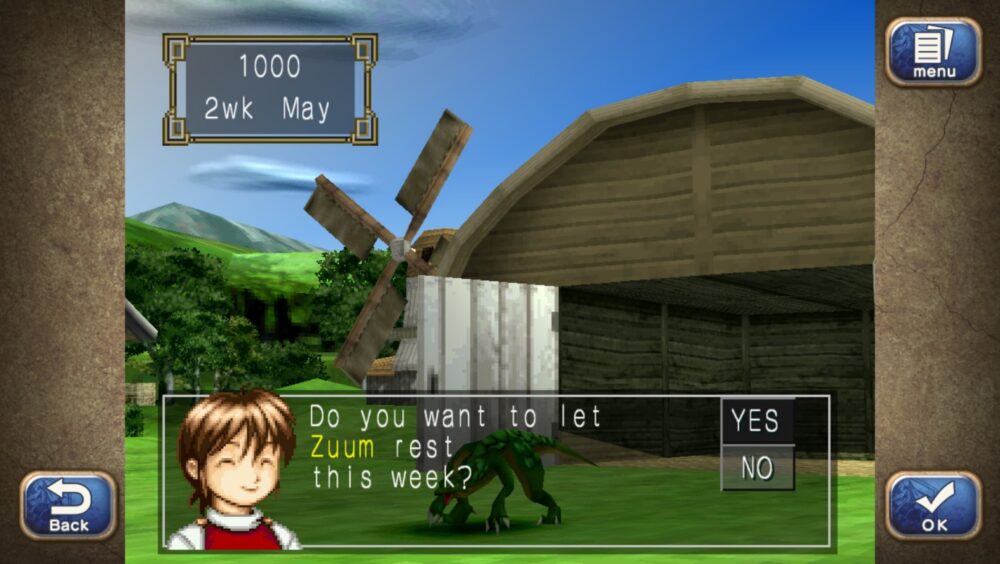Choose YES to let Zuum rest
The height and width of the screenshot is (564, 1000).
[x=757, y=421]
